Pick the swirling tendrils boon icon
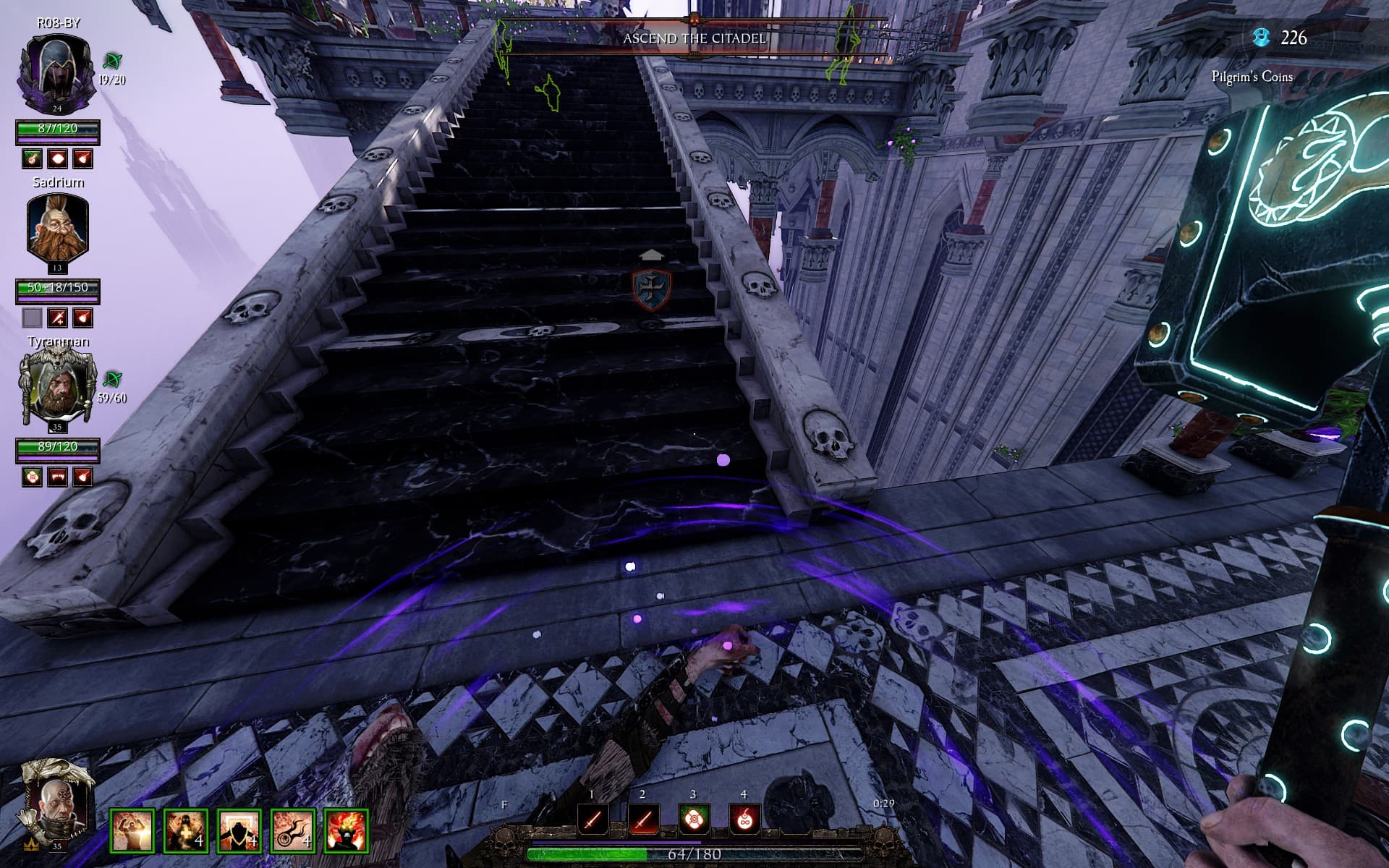The height and width of the screenshot is (868, 1389). (x=293, y=830)
